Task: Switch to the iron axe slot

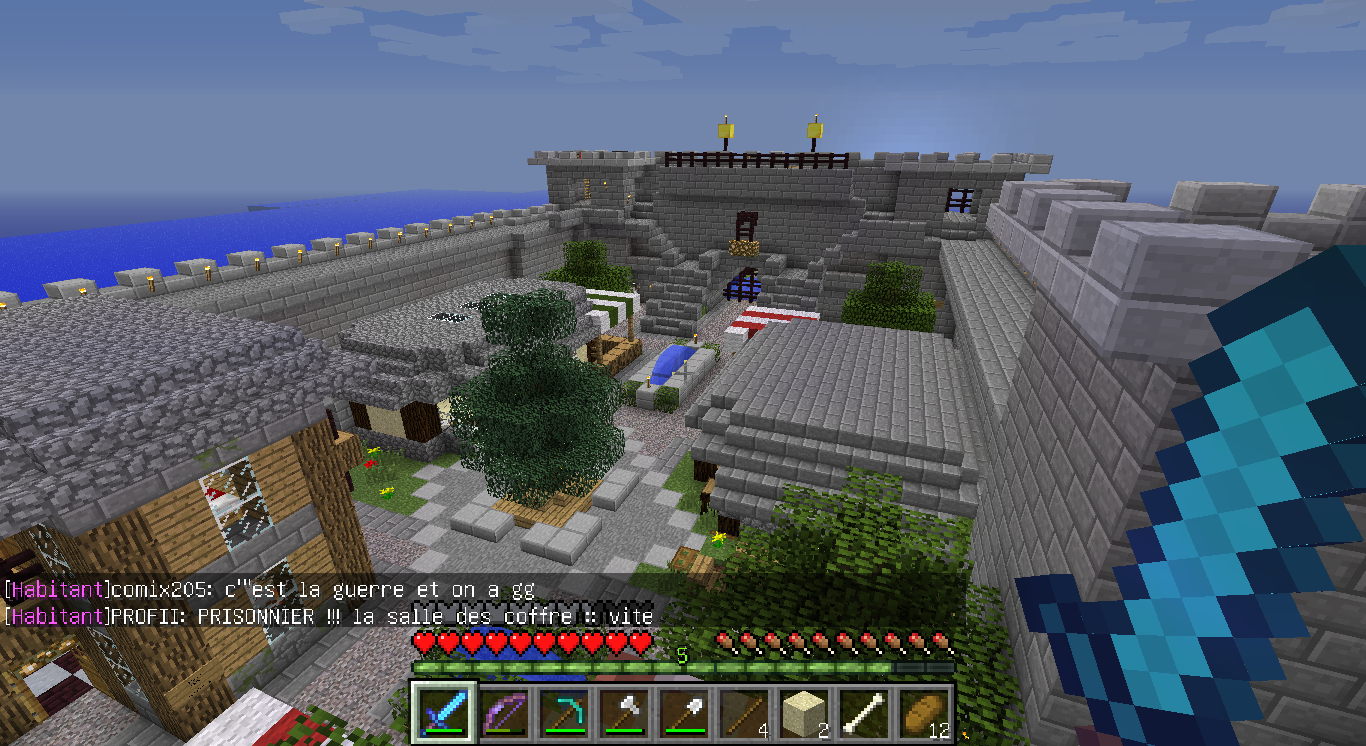Action: 622,714
